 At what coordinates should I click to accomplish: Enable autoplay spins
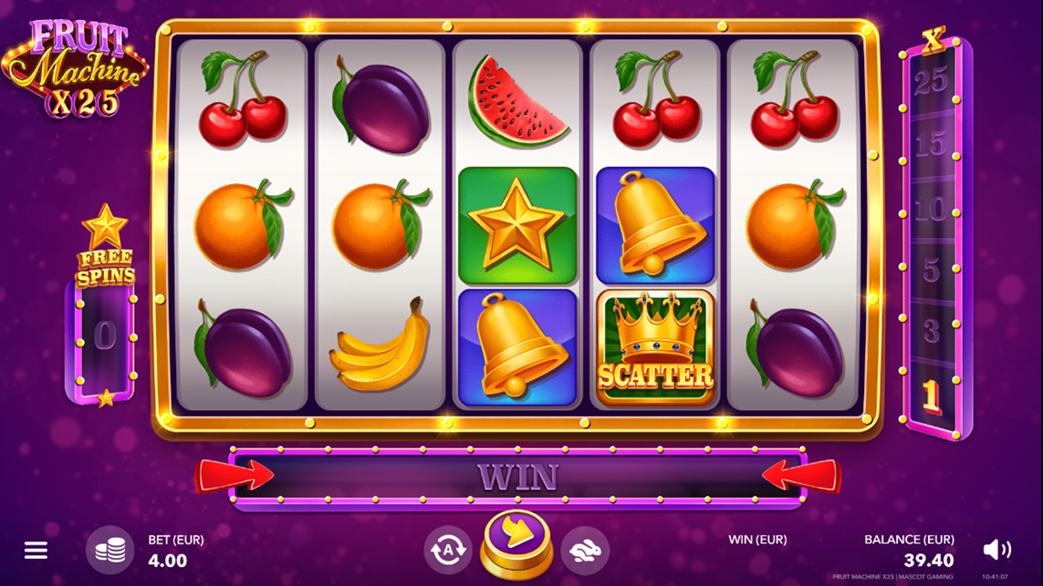click(447, 549)
